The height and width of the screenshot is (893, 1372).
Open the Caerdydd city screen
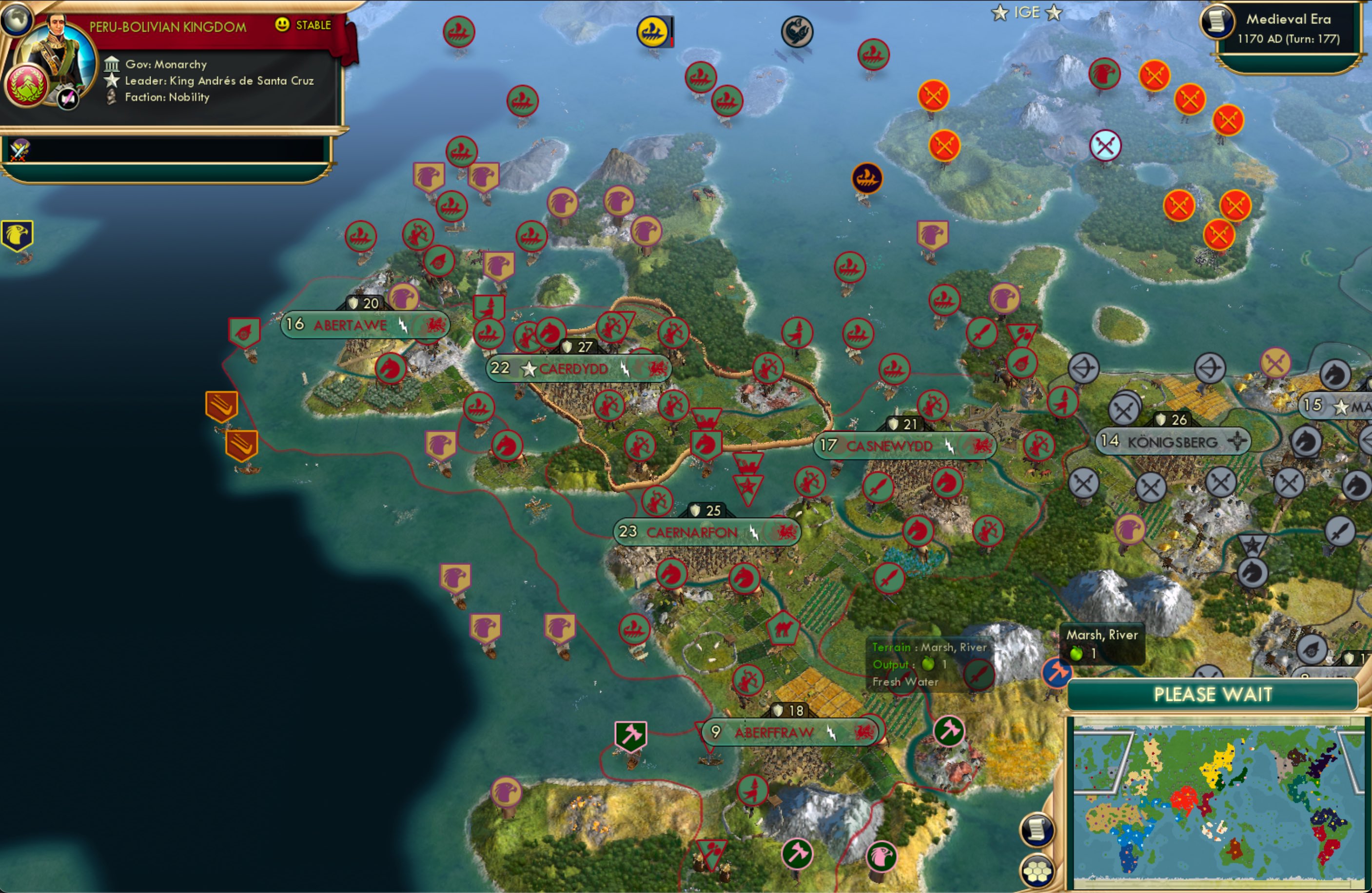[575, 369]
